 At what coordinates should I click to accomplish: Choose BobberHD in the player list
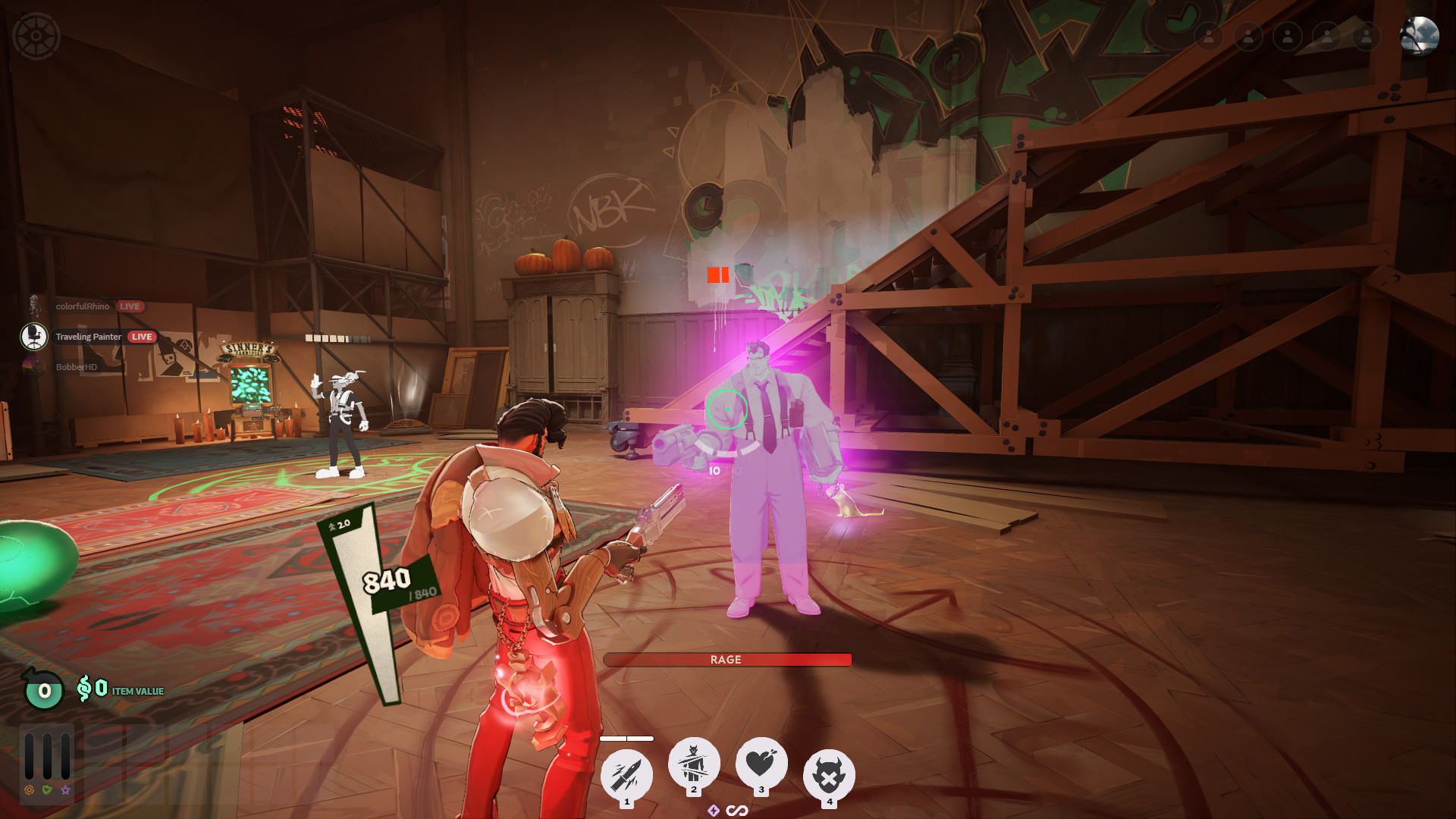coord(76,367)
